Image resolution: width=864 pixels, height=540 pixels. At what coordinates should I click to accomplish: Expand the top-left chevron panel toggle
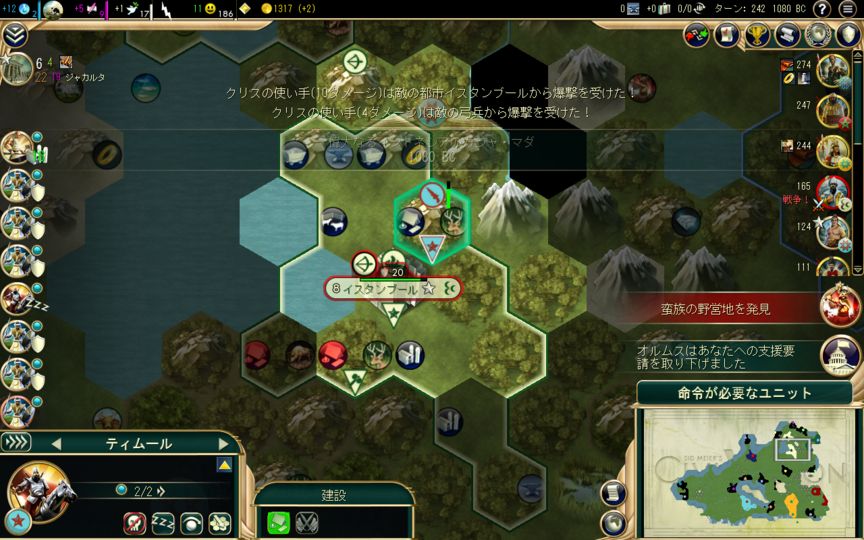click(x=15, y=36)
